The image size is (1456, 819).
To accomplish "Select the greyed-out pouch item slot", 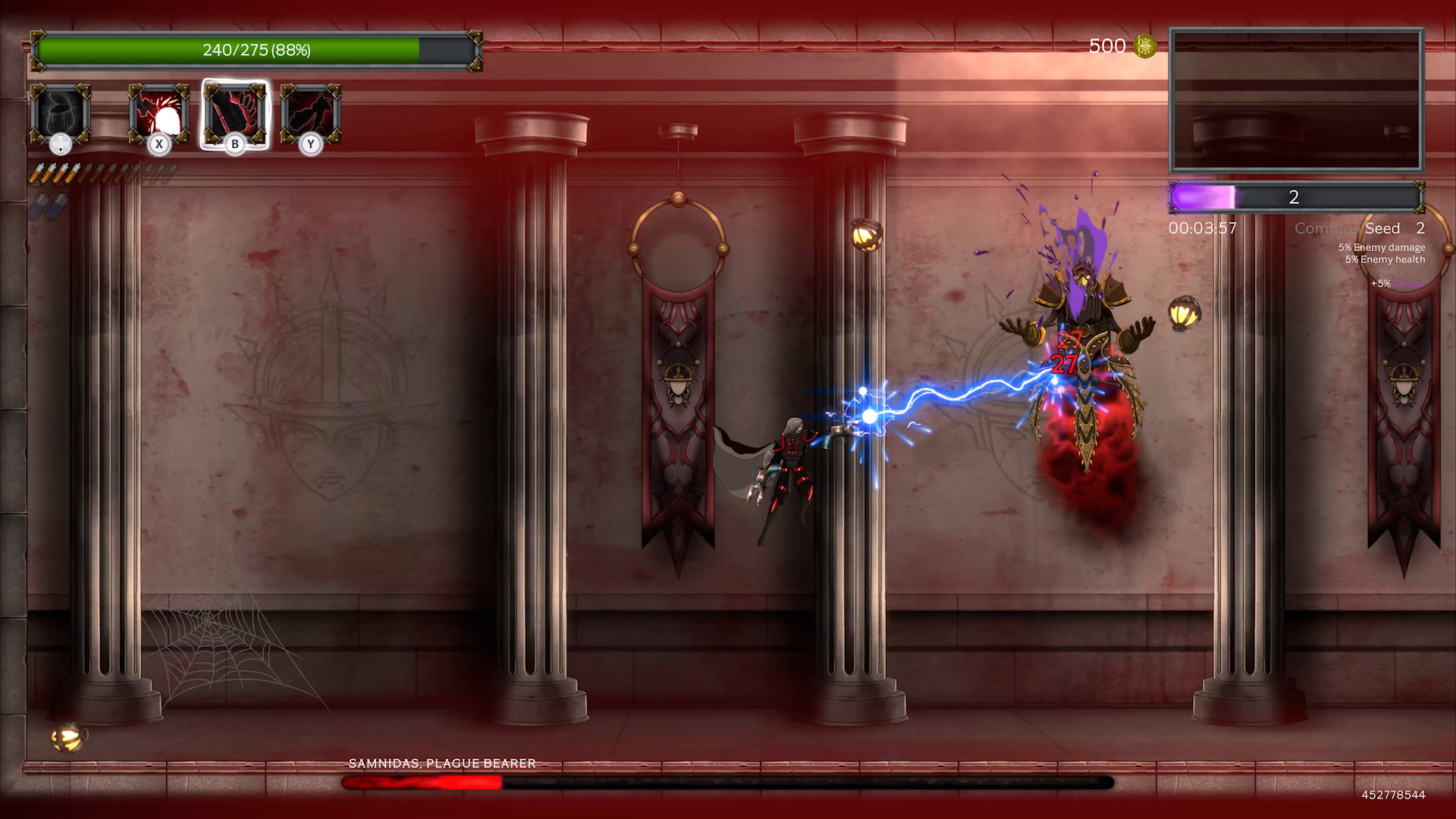I will pyautogui.click(x=61, y=115).
